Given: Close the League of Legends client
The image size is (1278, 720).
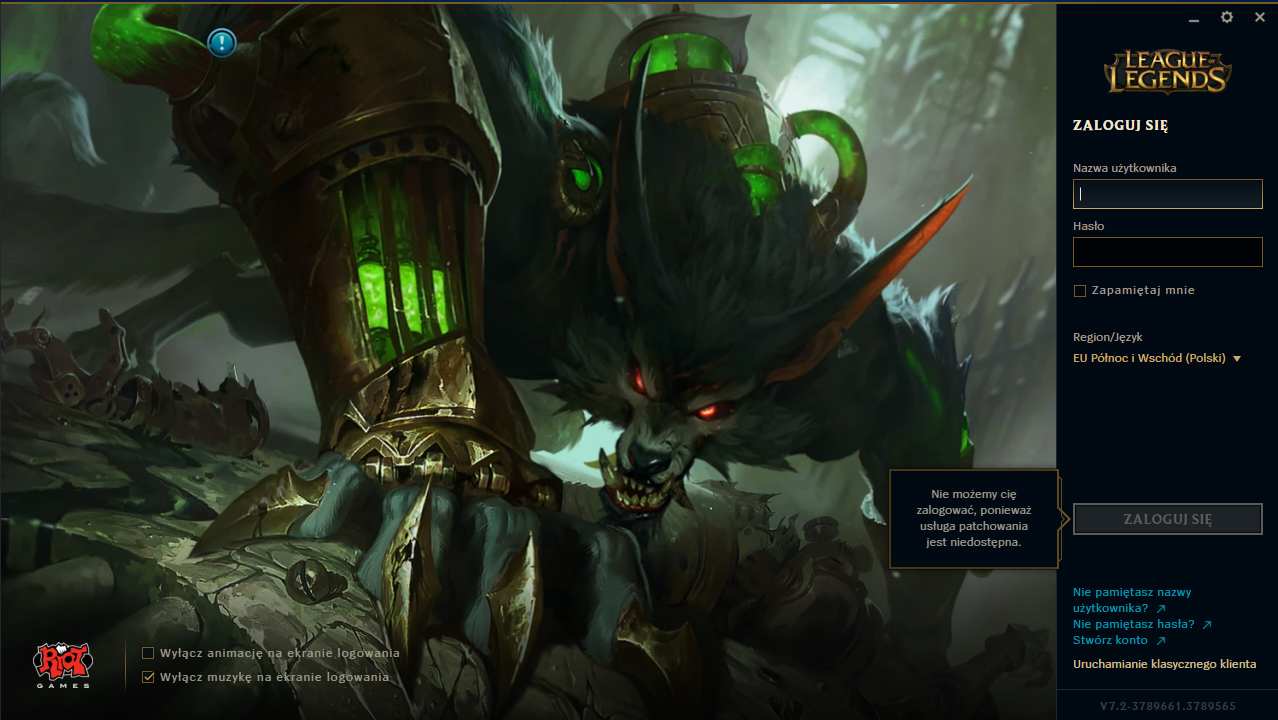Looking at the screenshot, I should [x=1260, y=17].
